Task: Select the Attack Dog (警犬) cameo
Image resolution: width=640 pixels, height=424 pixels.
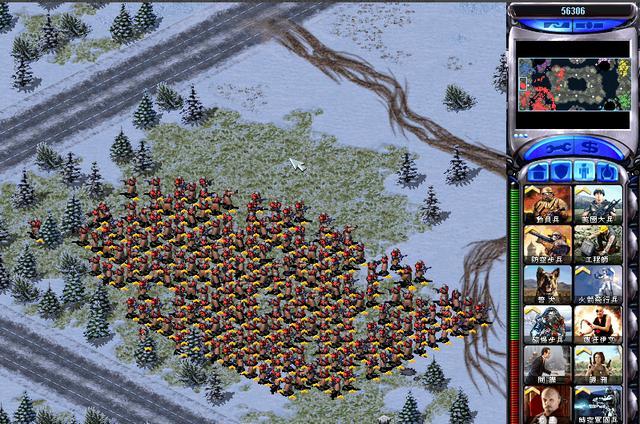Action: coord(547,283)
